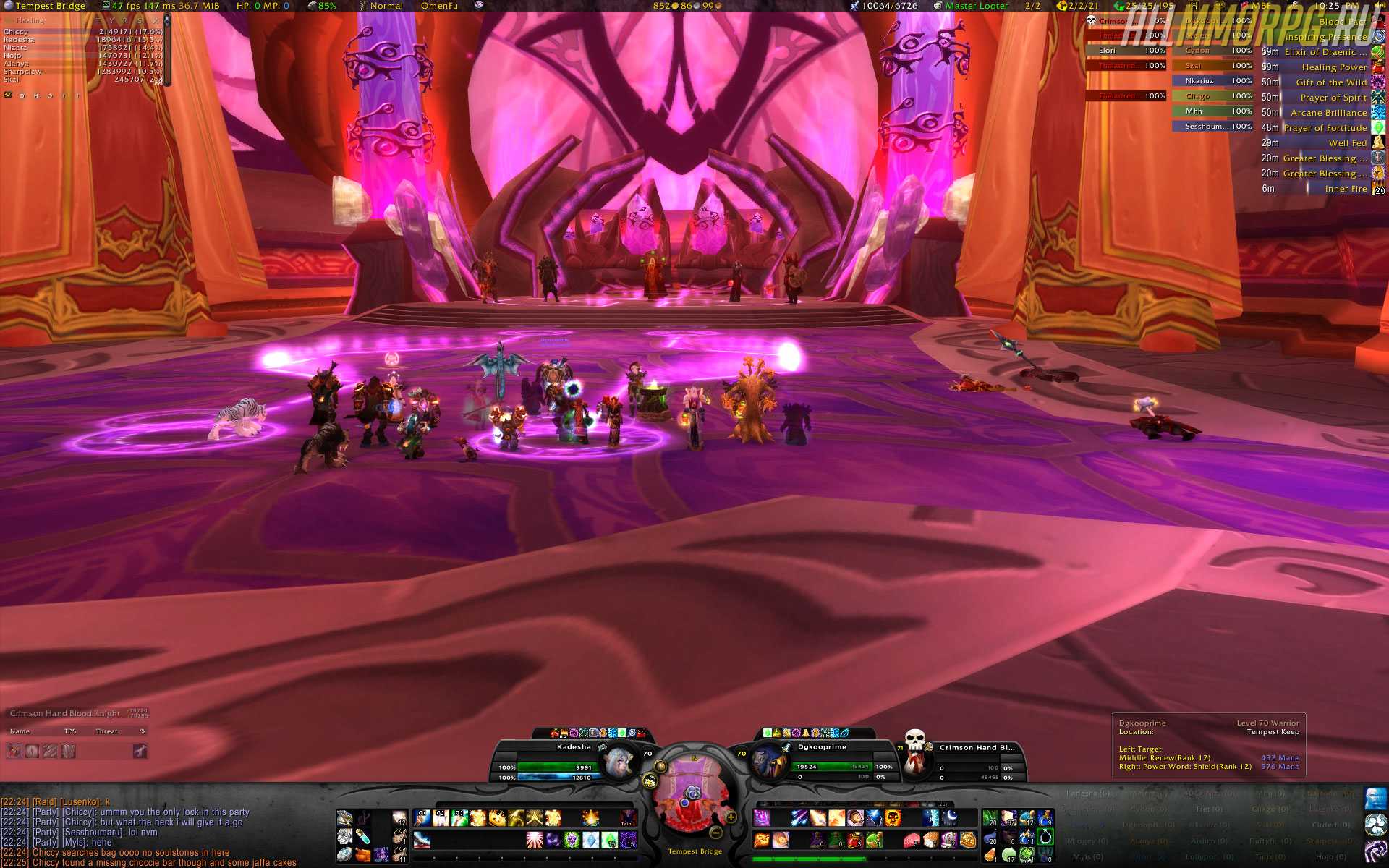Cast the crescent moon spell on the action bar
Image resolution: width=1389 pixels, height=868 pixels.
949,818
